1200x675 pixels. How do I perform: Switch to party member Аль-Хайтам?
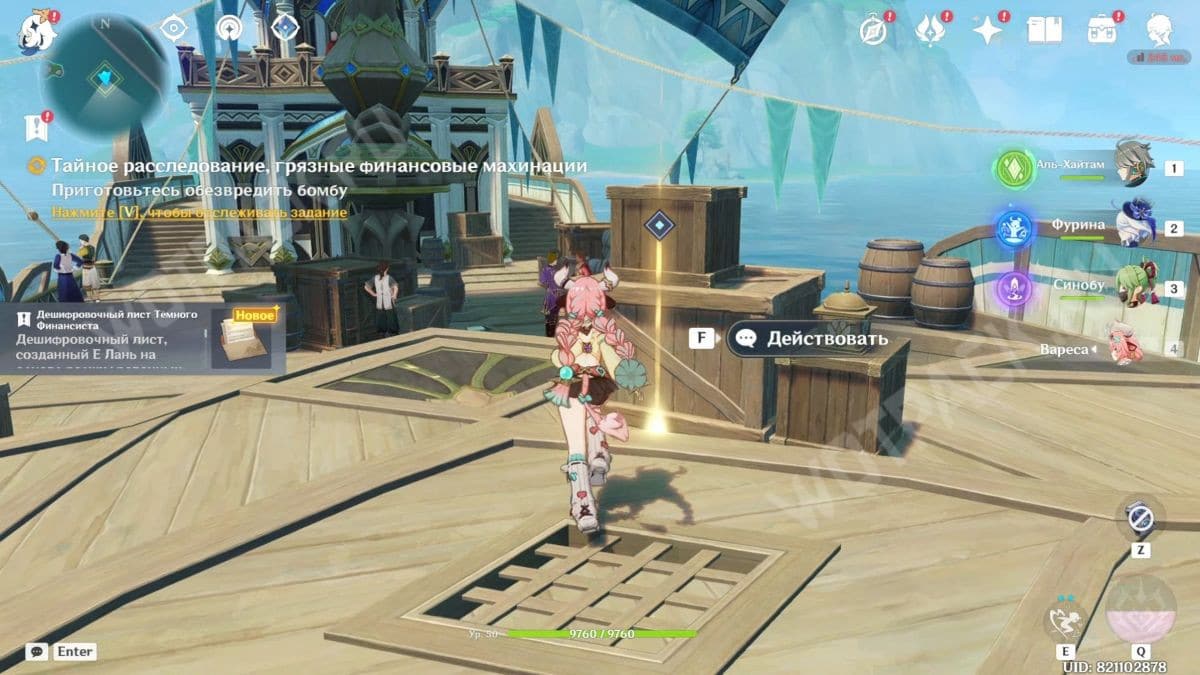tap(1132, 167)
